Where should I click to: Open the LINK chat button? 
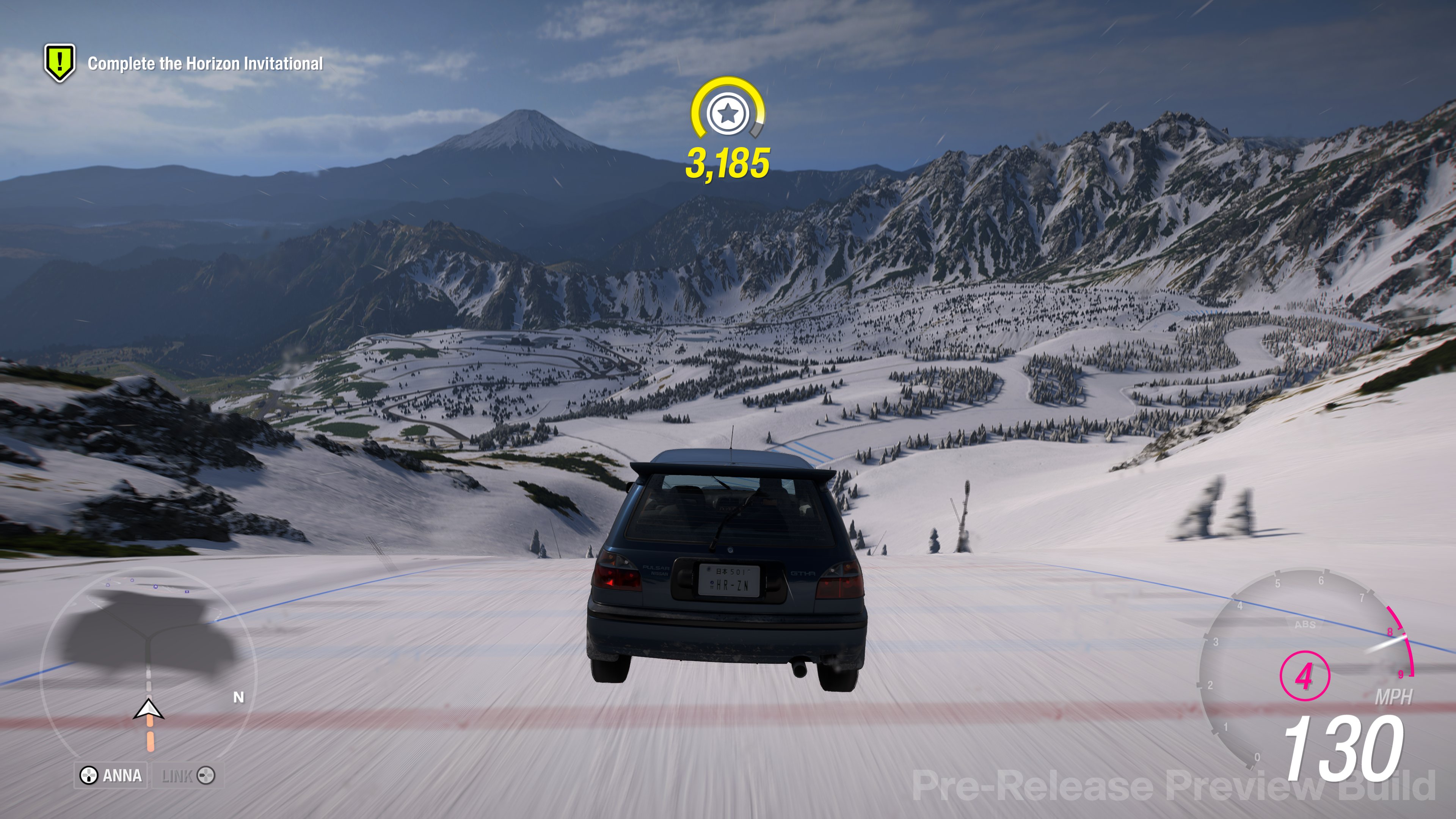pos(187,775)
